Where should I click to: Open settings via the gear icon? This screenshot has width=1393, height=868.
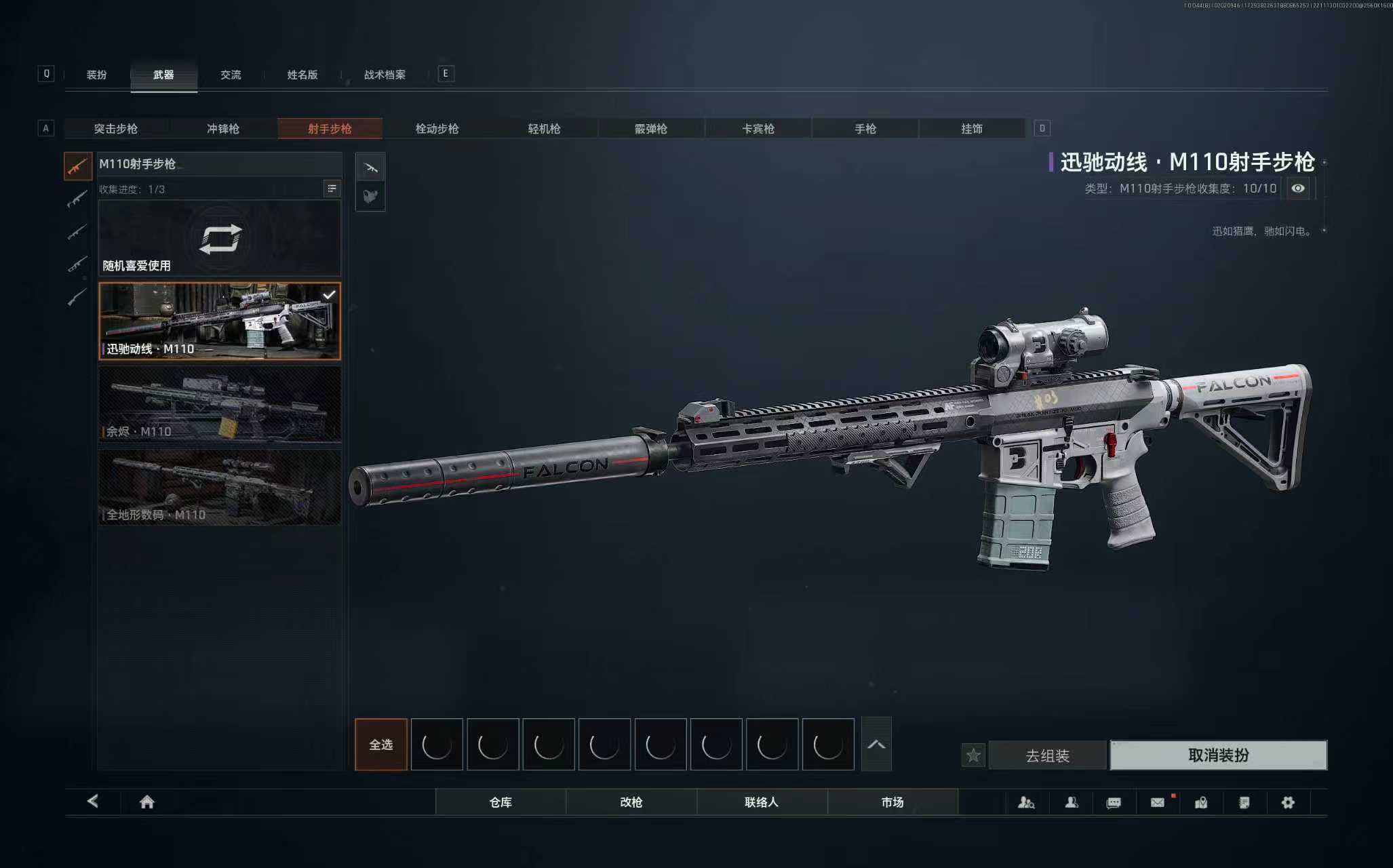click(1288, 802)
